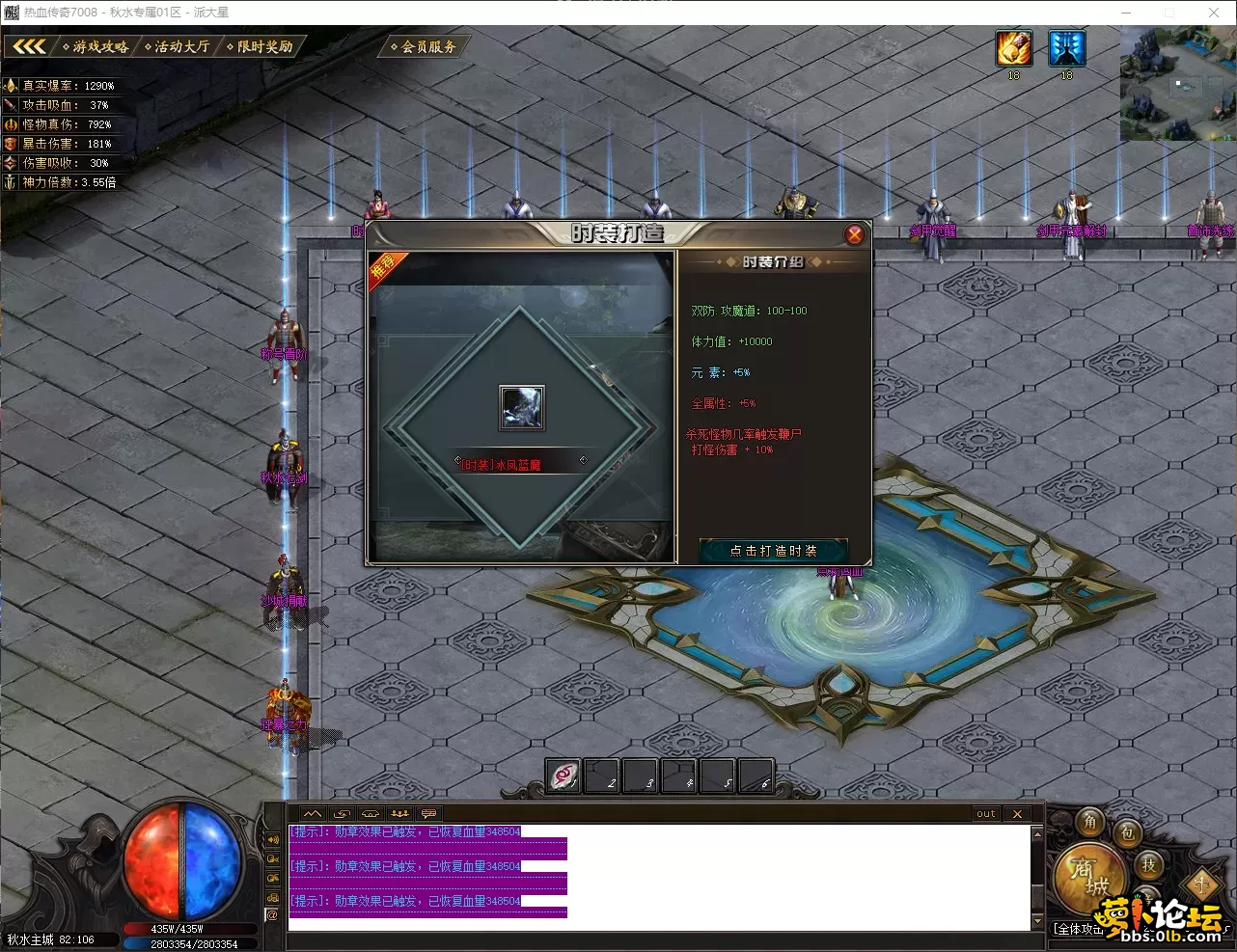Click the 点击打造时装 forge button
This screenshot has width=1237, height=952.
point(773,551)
